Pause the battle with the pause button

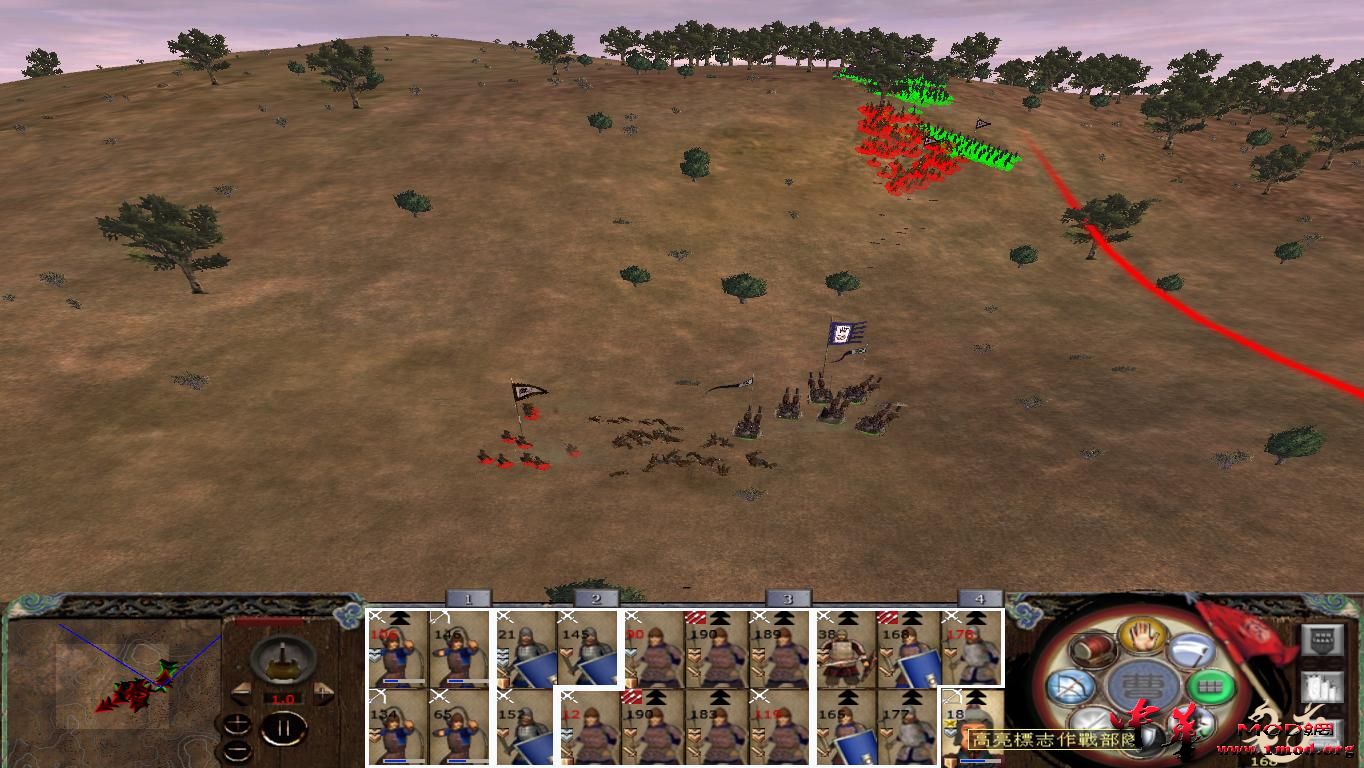(x=286, y=727)
